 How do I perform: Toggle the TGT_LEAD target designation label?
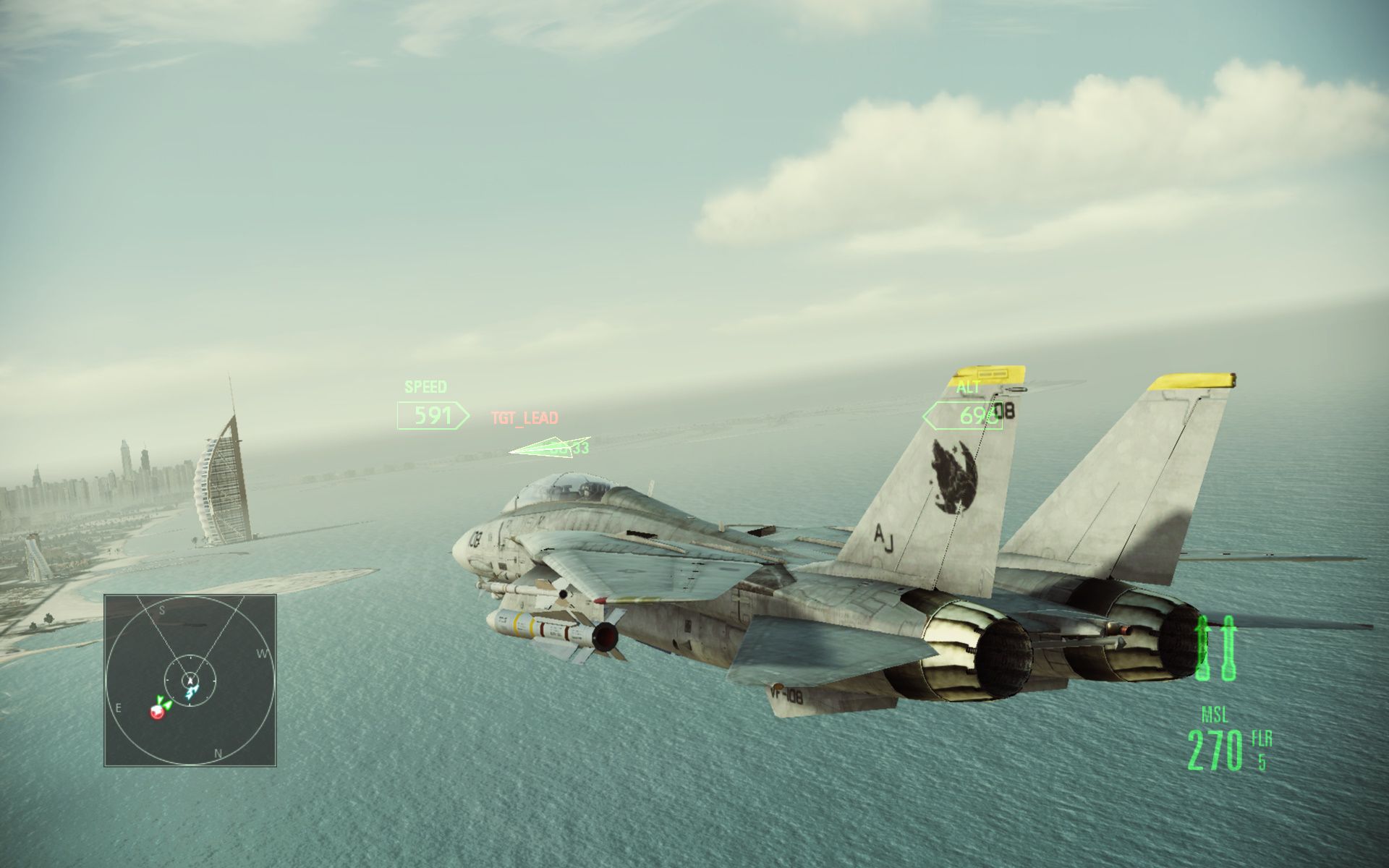tap(524, 419)
